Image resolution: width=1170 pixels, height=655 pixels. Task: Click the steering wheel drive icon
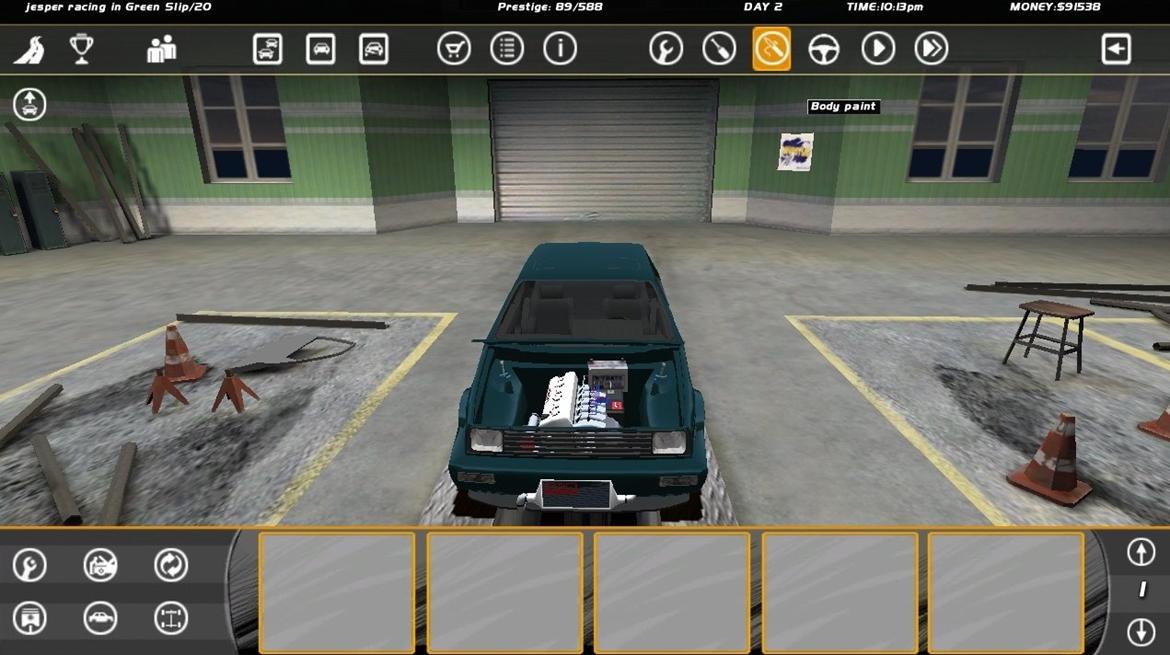824,49
